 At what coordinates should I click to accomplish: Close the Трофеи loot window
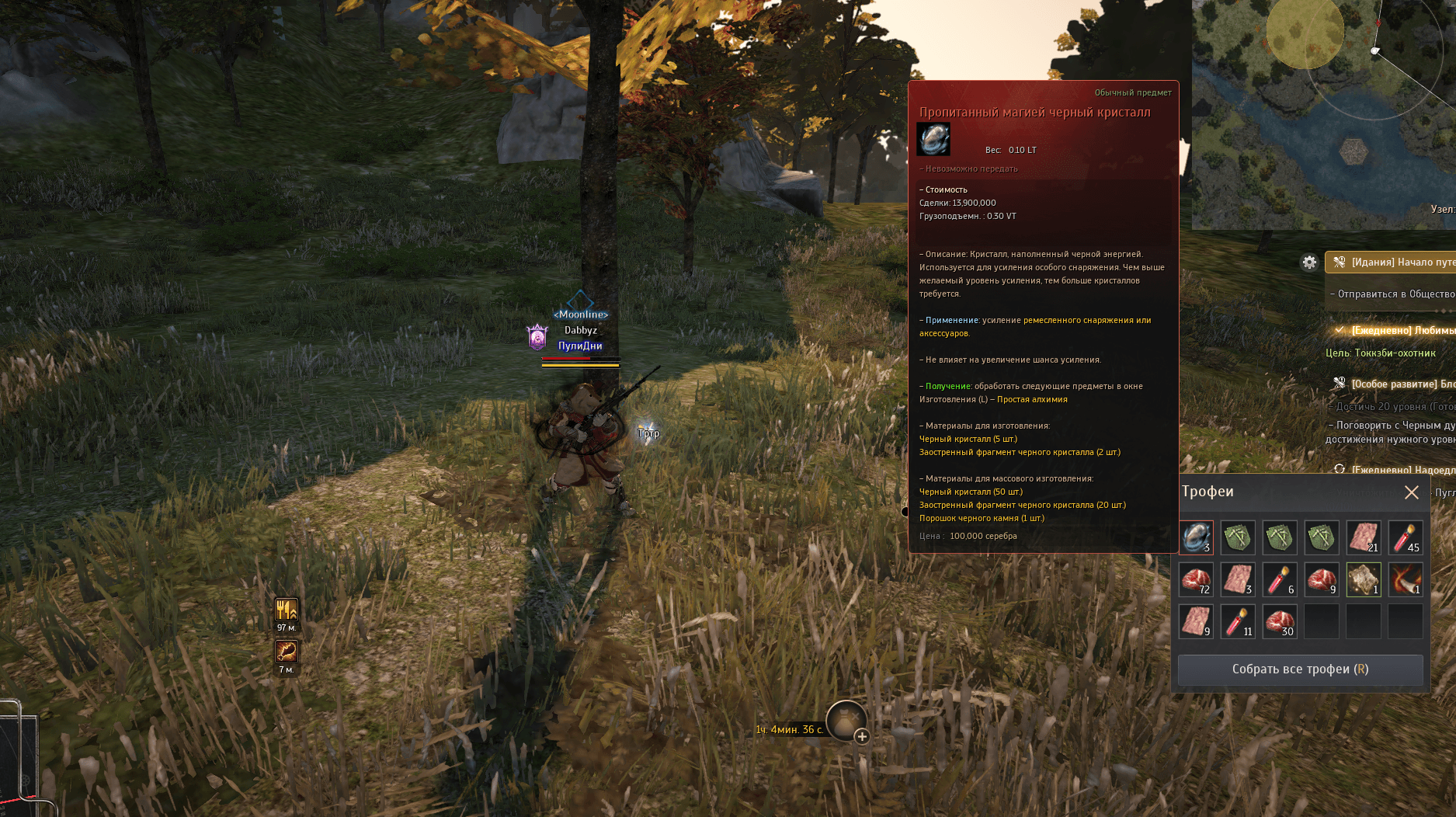point(1411,492)
